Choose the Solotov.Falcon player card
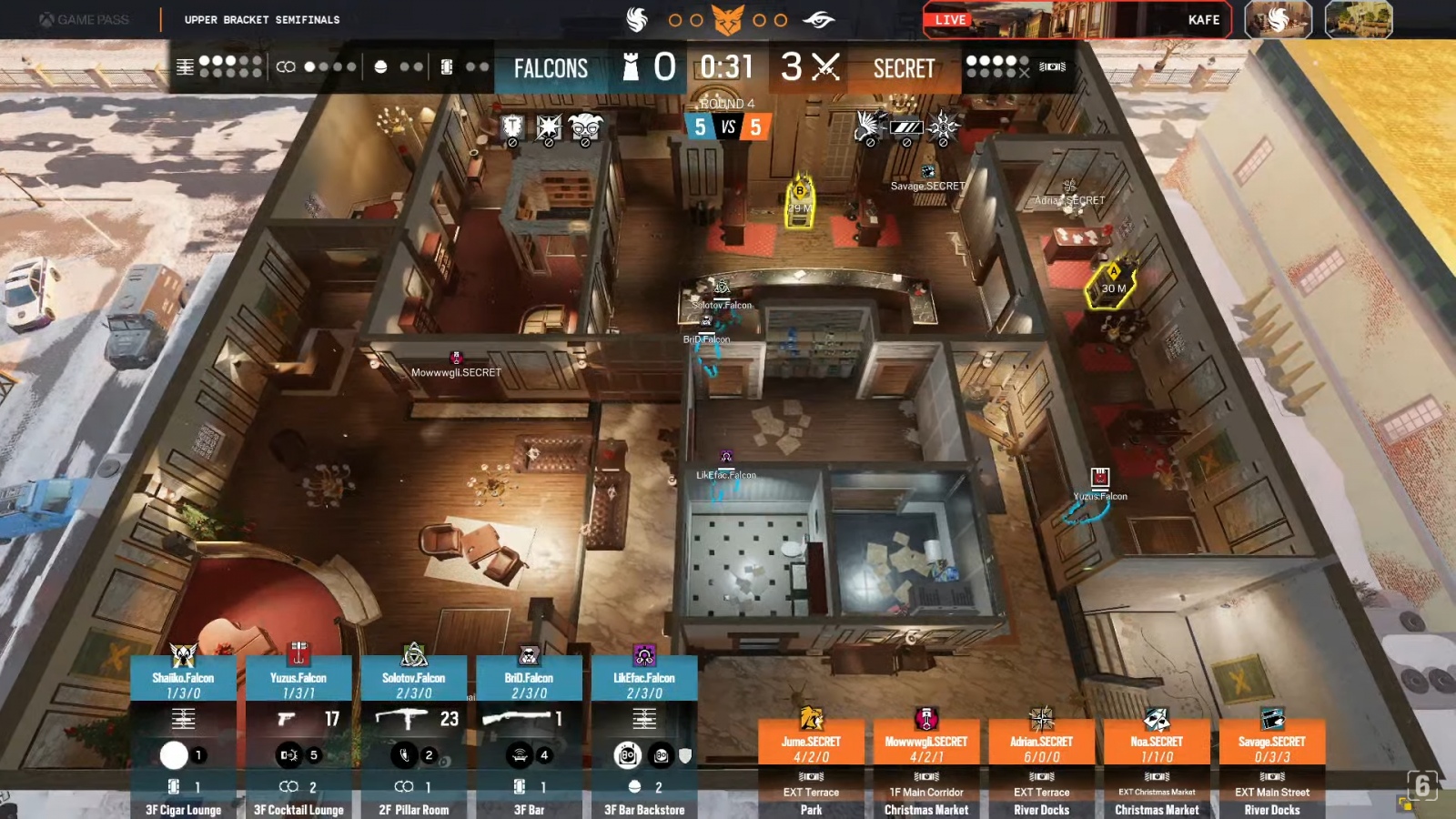Screen dimensions: 1456x819 [x=414, y=684]
